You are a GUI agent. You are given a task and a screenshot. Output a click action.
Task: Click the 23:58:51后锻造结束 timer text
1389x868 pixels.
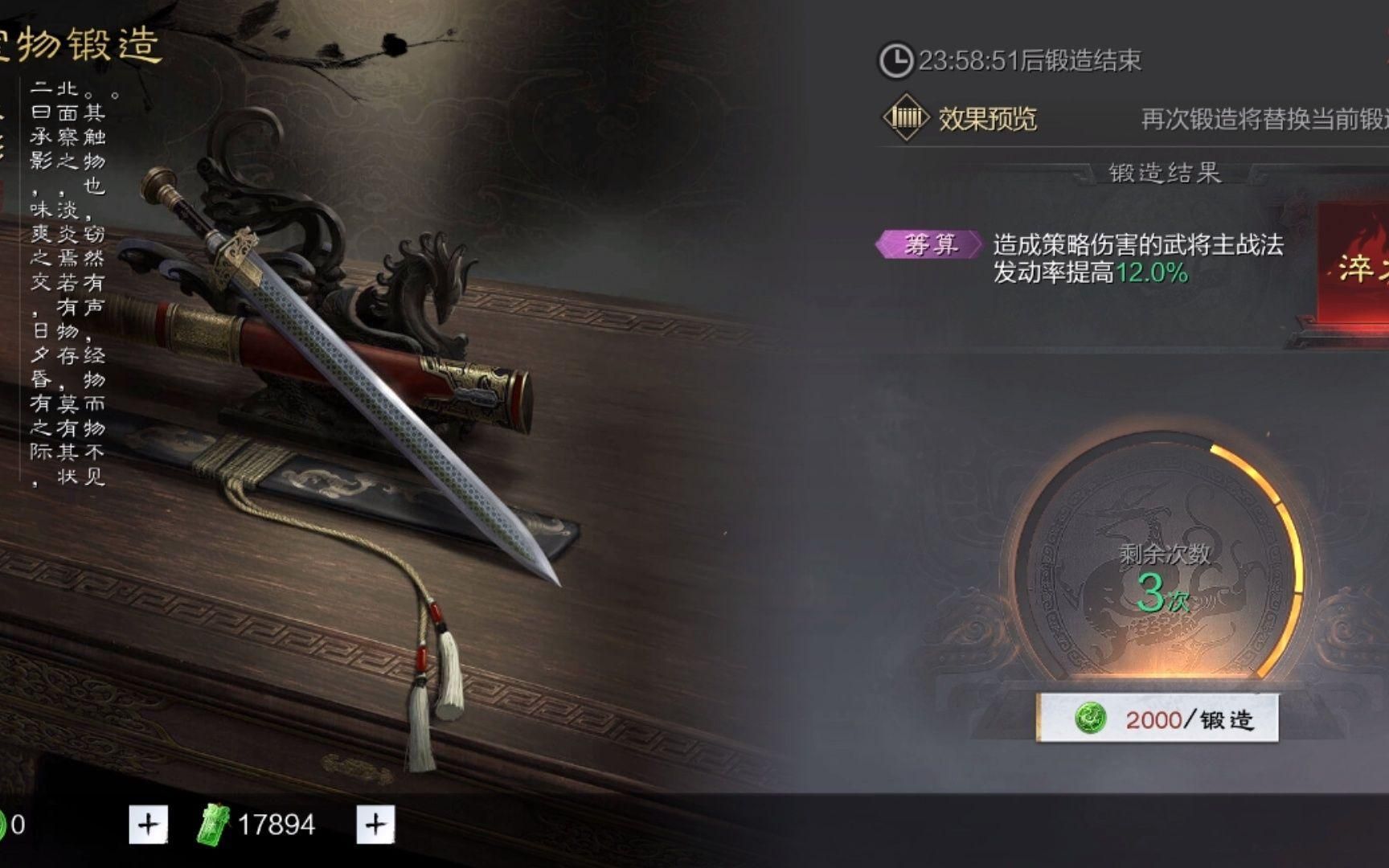coord(1029,58)
